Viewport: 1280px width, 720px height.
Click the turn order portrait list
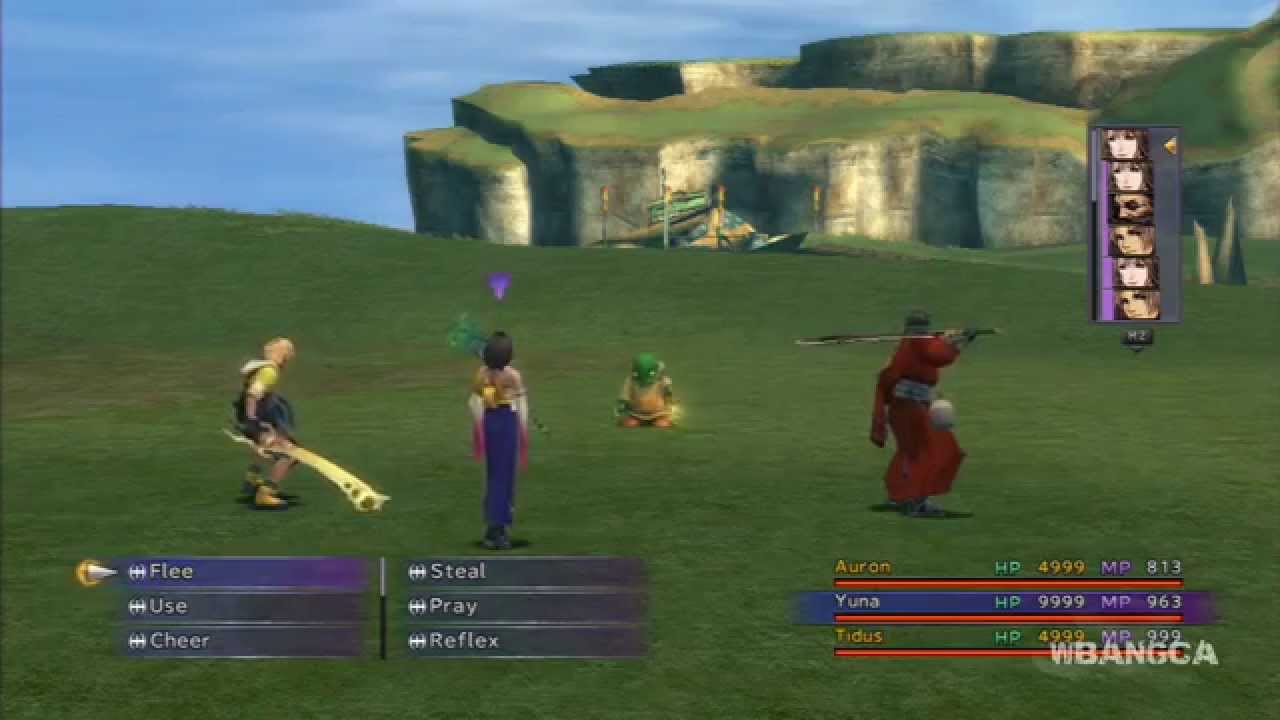[x=1134, y=225]
